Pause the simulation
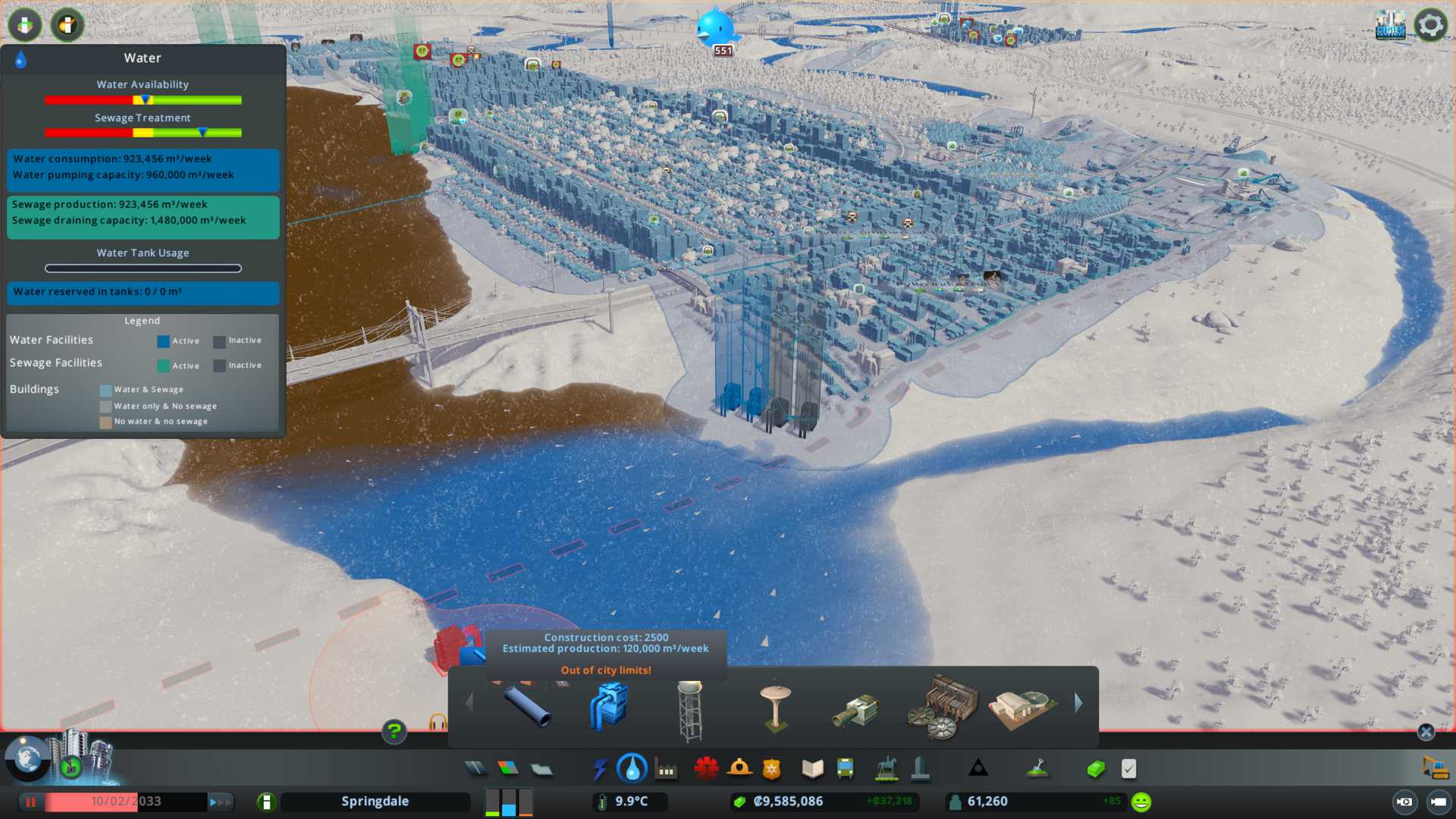 31,802
